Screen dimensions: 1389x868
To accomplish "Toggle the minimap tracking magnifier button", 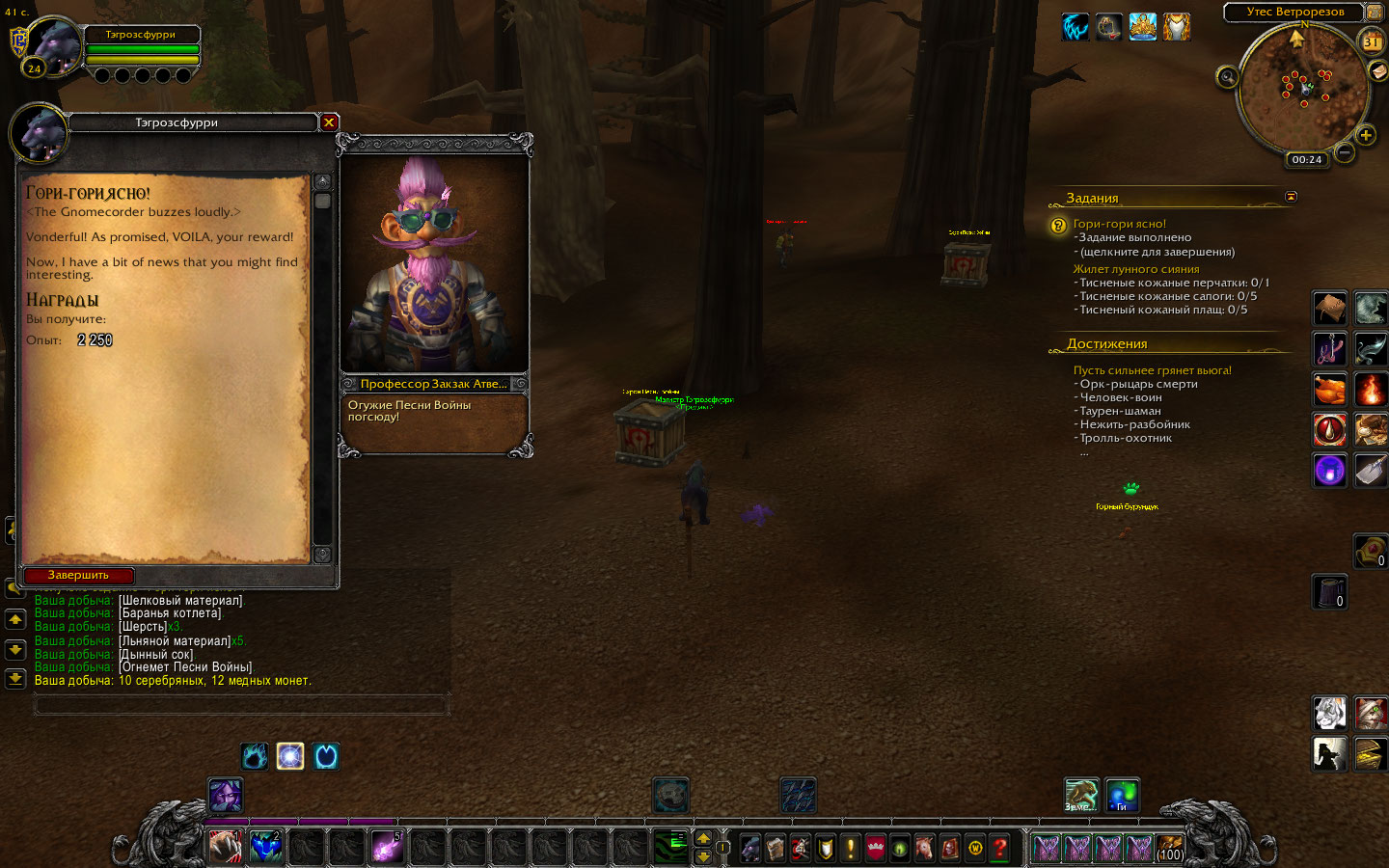I will (x=1227, y=77).
